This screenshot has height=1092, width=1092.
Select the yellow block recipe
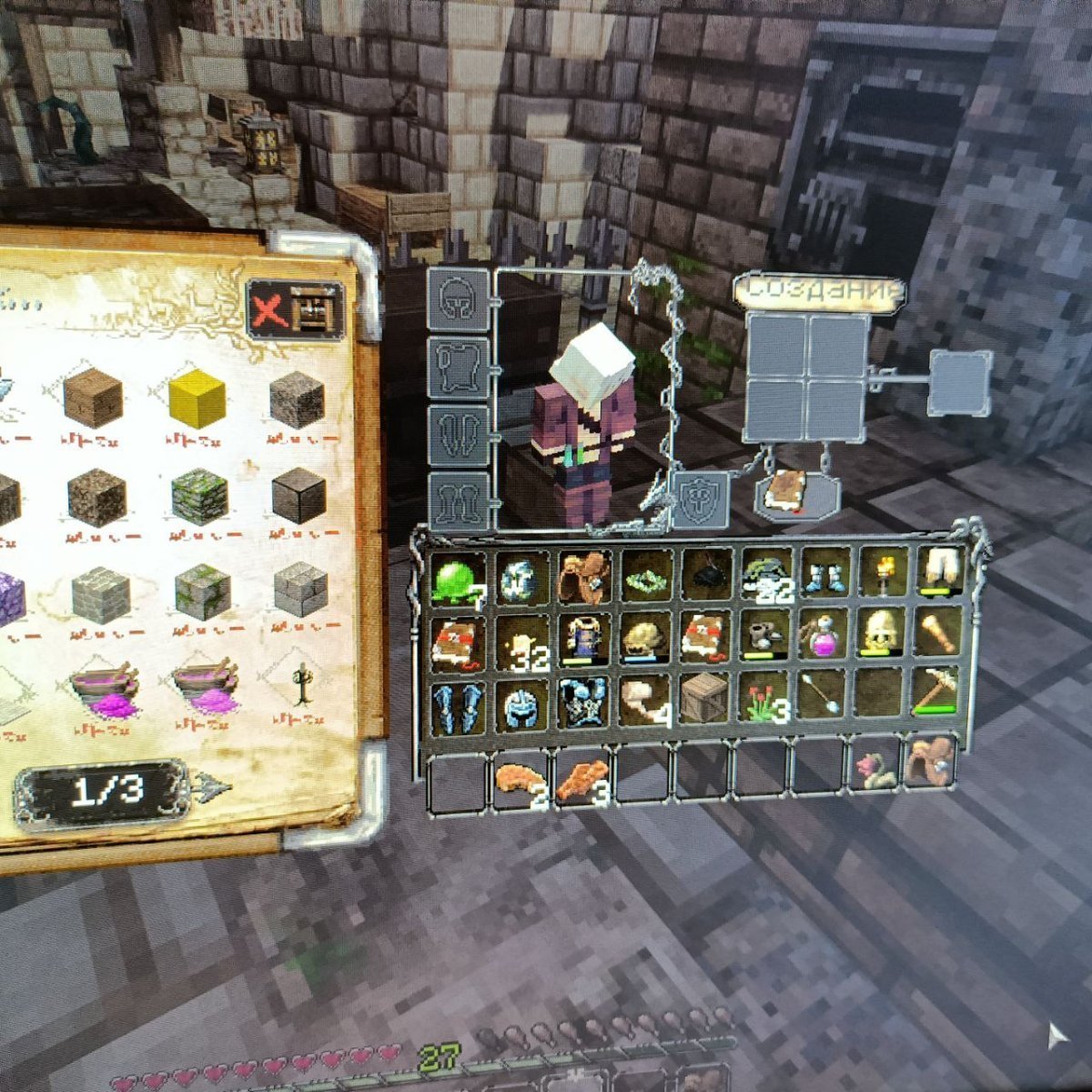tap(197, 399)
